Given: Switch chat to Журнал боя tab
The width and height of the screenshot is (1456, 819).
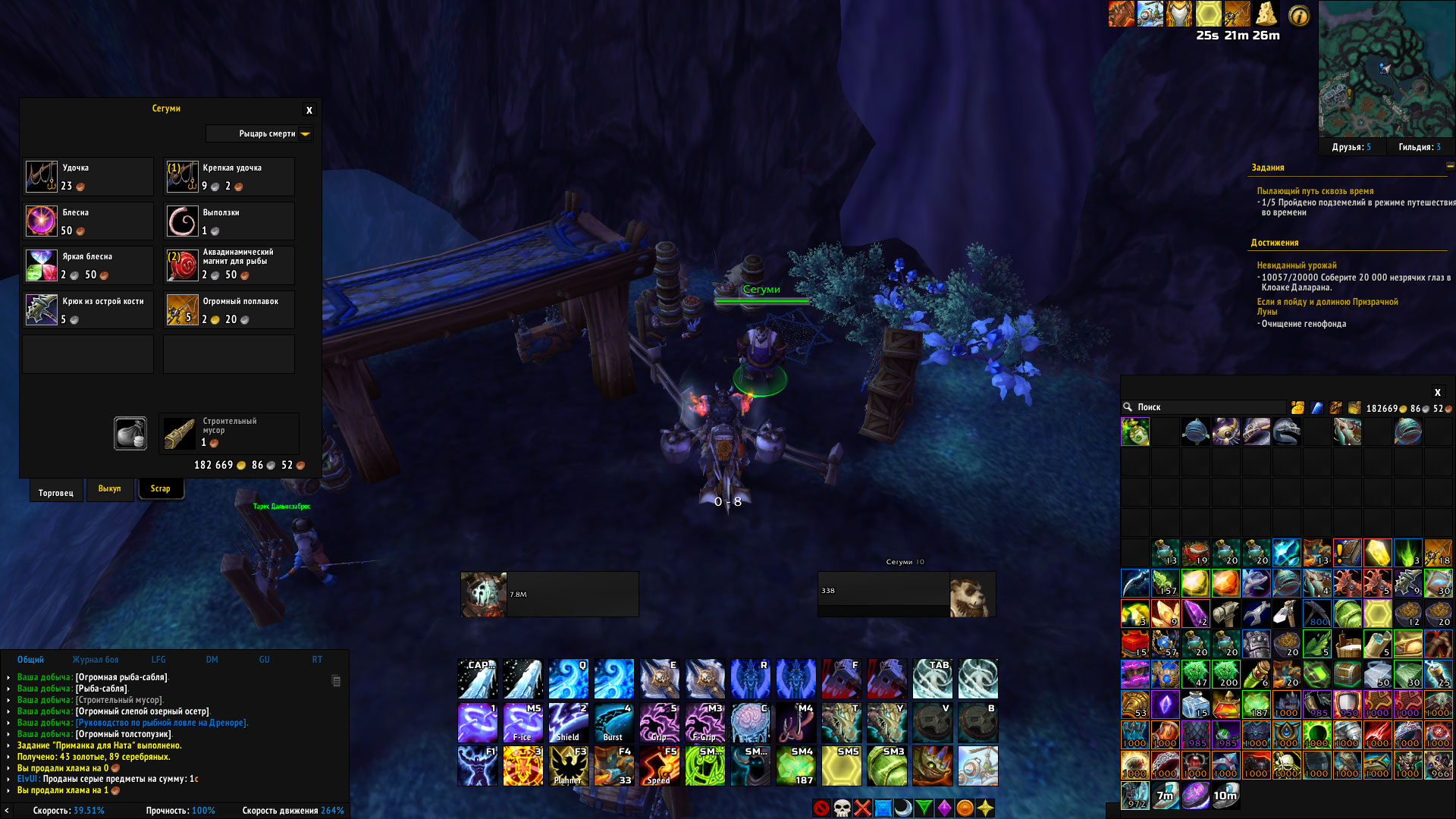Looking at the screenshot, I should click(96, 660).
